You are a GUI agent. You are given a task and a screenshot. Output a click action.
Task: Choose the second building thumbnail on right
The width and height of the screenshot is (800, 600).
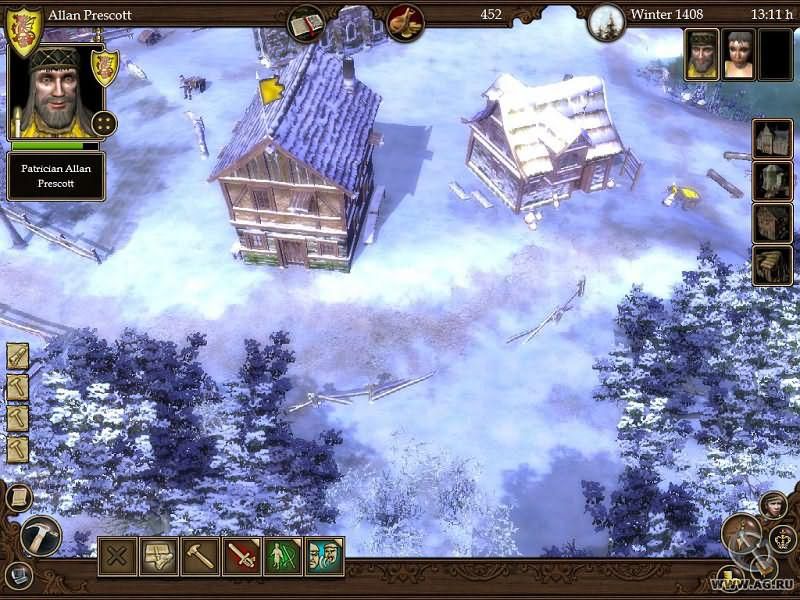tap(772, 182)
